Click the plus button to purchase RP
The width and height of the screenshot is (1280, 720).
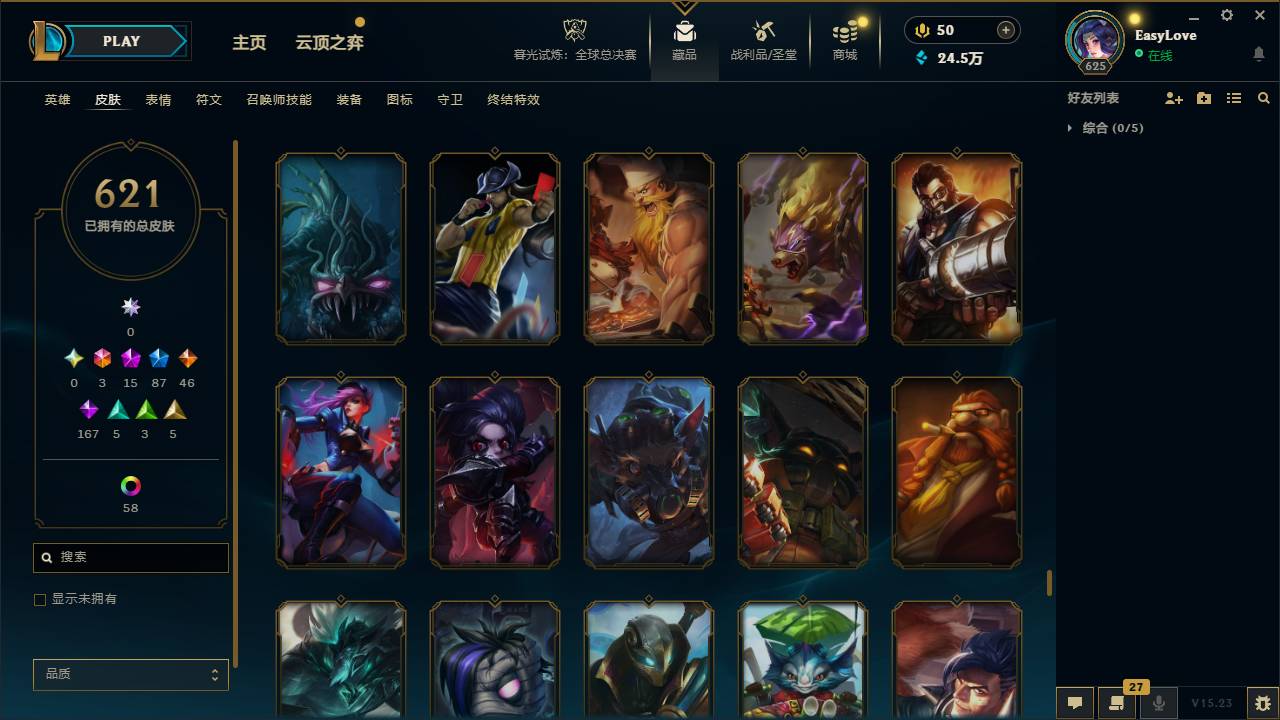click(1004, 30)
